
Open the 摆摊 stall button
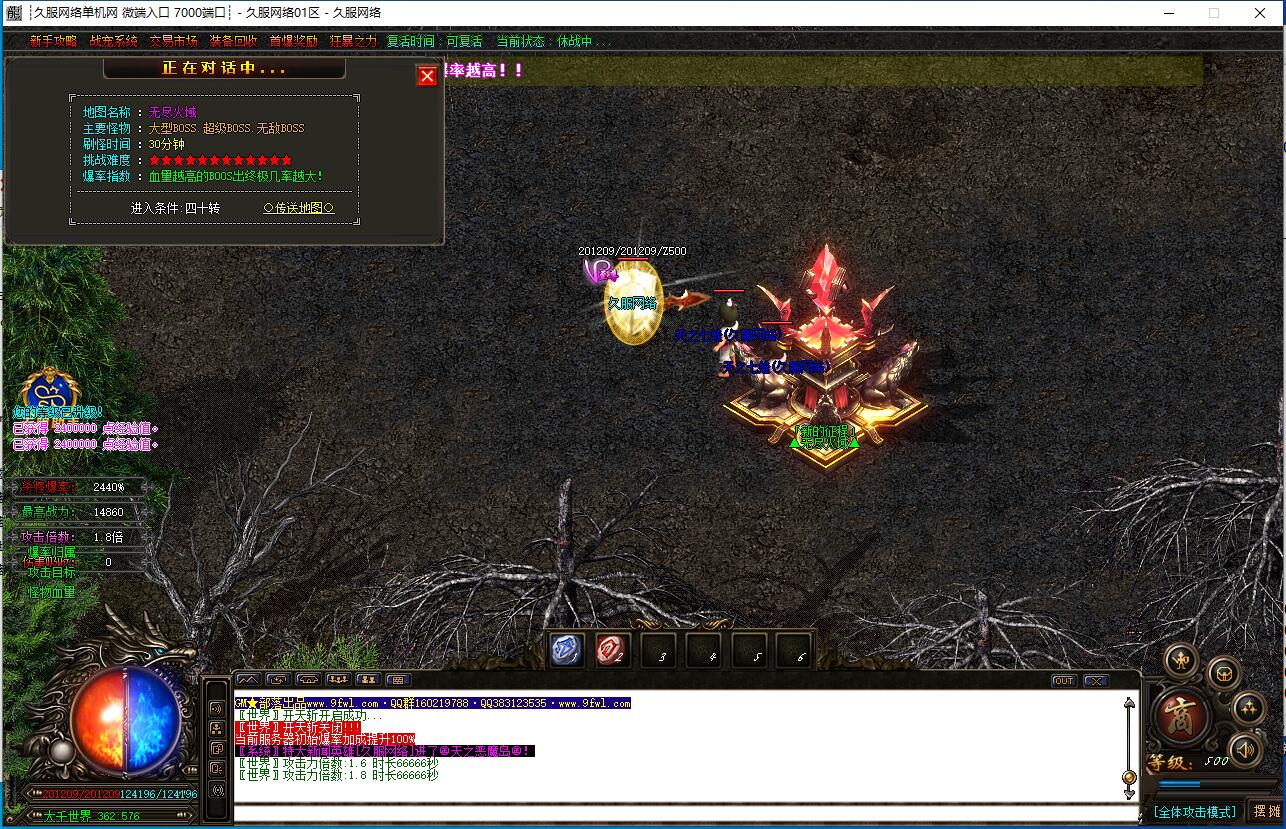(1265, 811)
